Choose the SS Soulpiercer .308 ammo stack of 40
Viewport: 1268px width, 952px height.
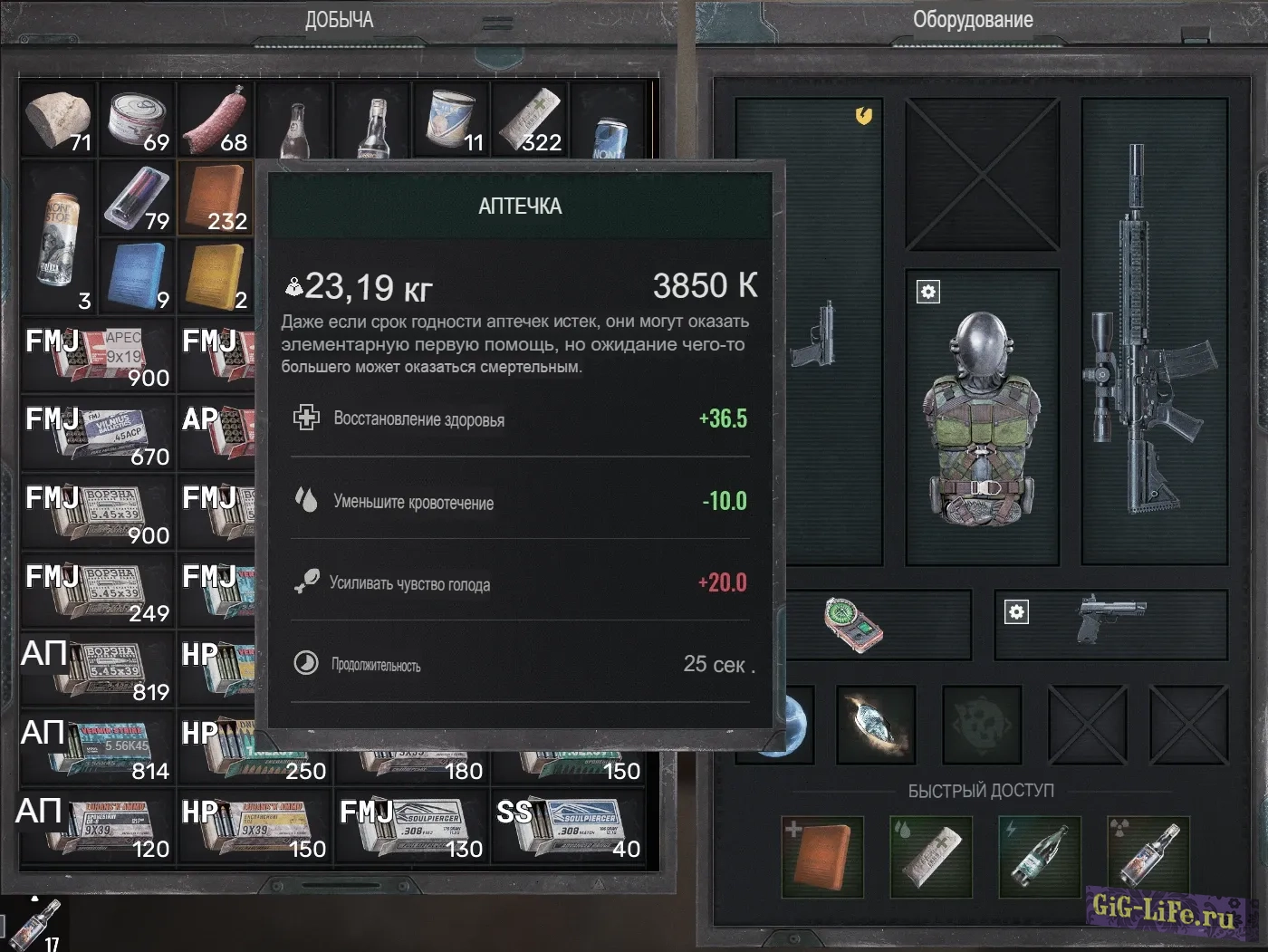pos(569,826)
